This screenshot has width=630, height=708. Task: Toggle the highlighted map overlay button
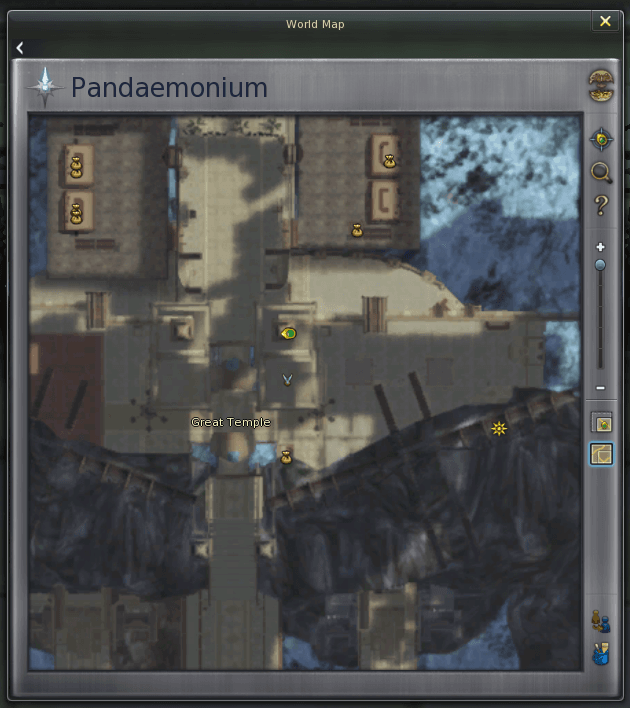(x=601, y=455)
